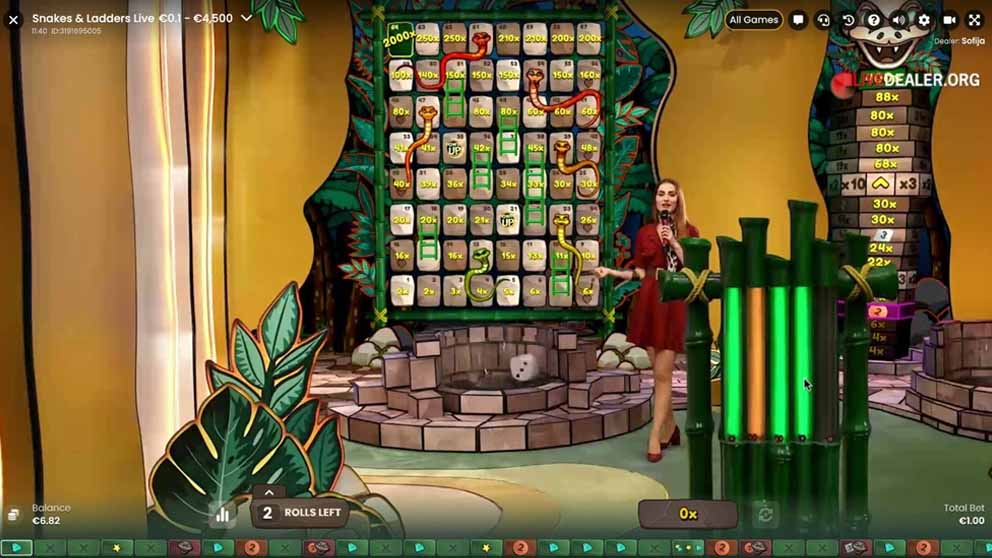Open the live chat bubble icon
992x558 pixels.
798,20
